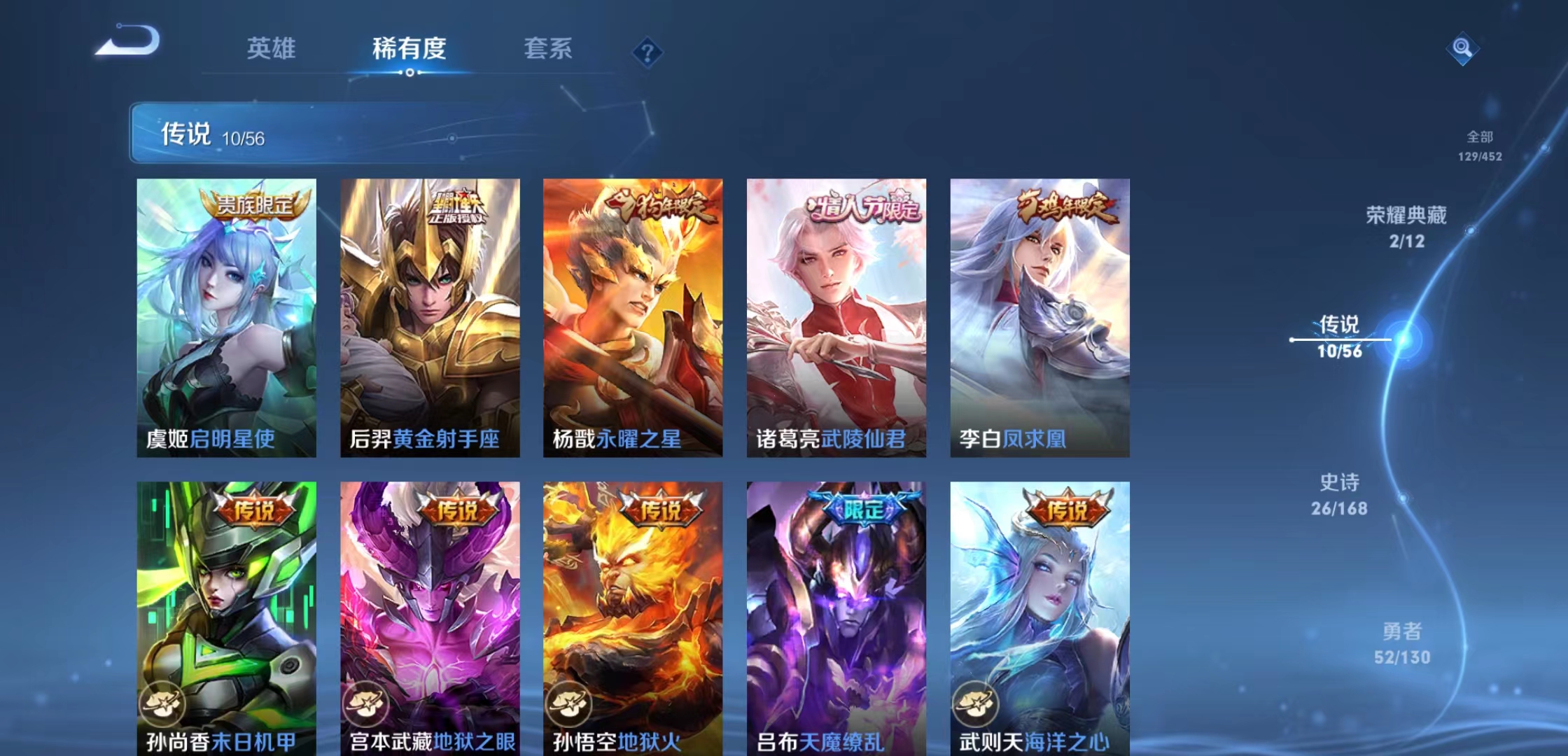Tap the help question mark icon
1568x756 pixels.
pyautogui.click(x=647, y=50)
